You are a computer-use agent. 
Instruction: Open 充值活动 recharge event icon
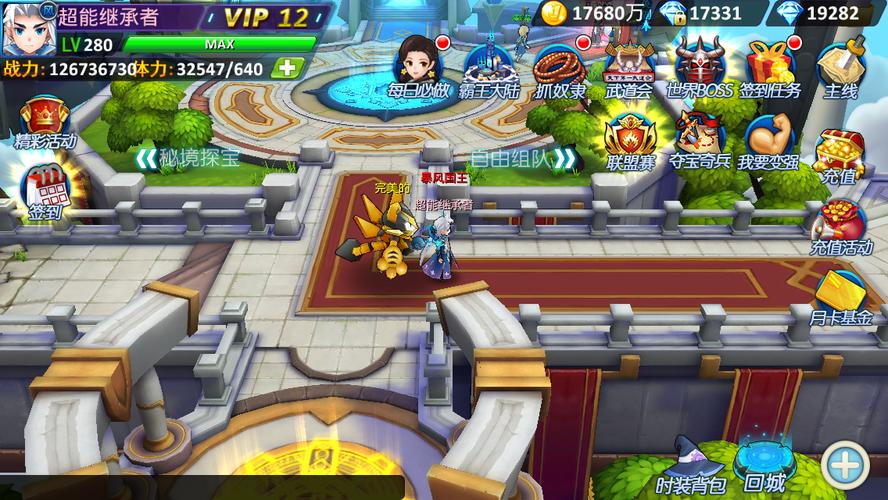(841, 227)
